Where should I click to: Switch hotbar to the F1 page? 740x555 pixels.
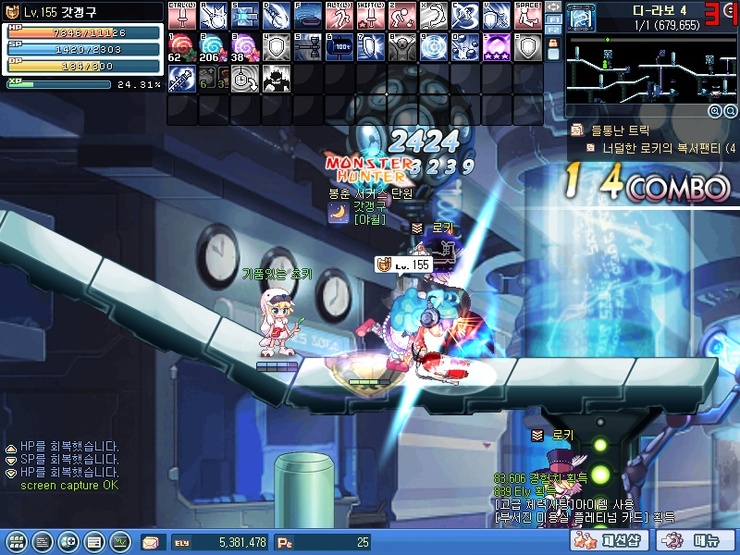pos(552,19)
